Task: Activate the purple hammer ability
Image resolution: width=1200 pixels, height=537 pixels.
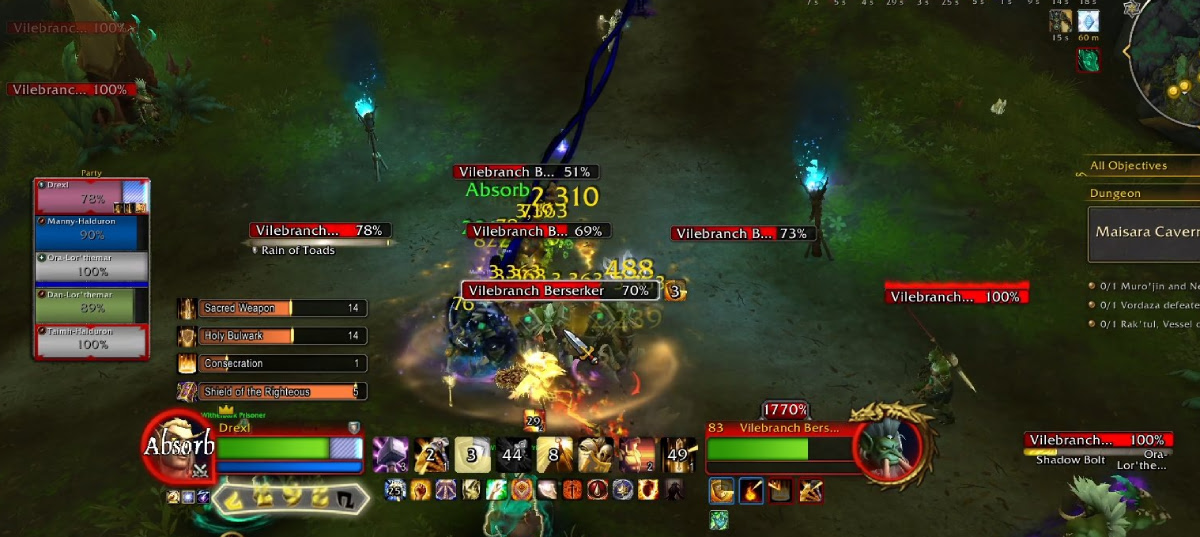Action: [389, 455]
